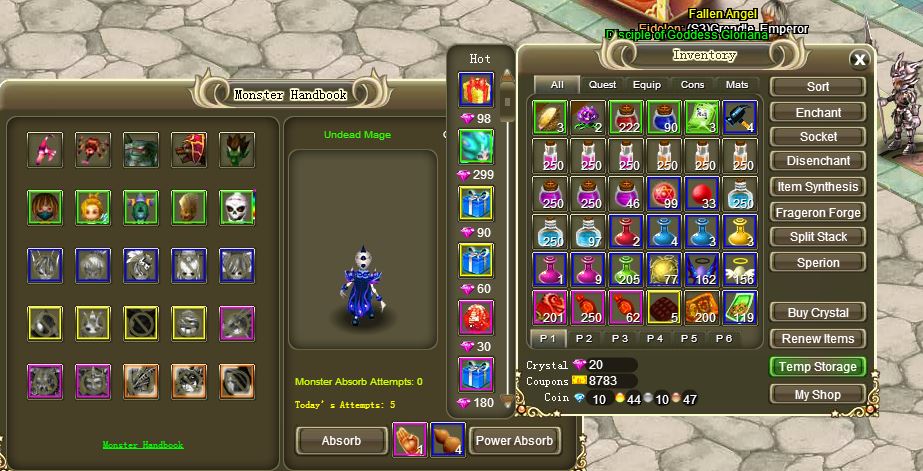Select Split Stack
Screen dimensions: 923x471
(x=818, y=237)
